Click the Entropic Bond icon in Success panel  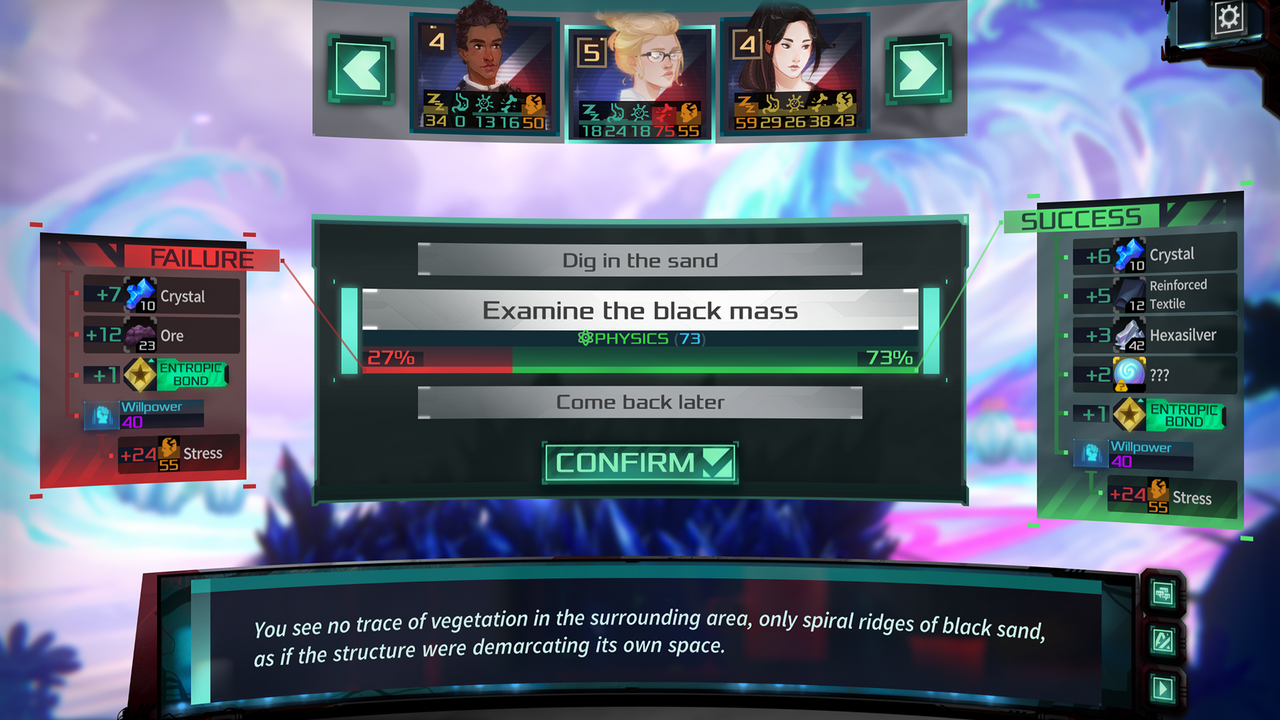1127,414
